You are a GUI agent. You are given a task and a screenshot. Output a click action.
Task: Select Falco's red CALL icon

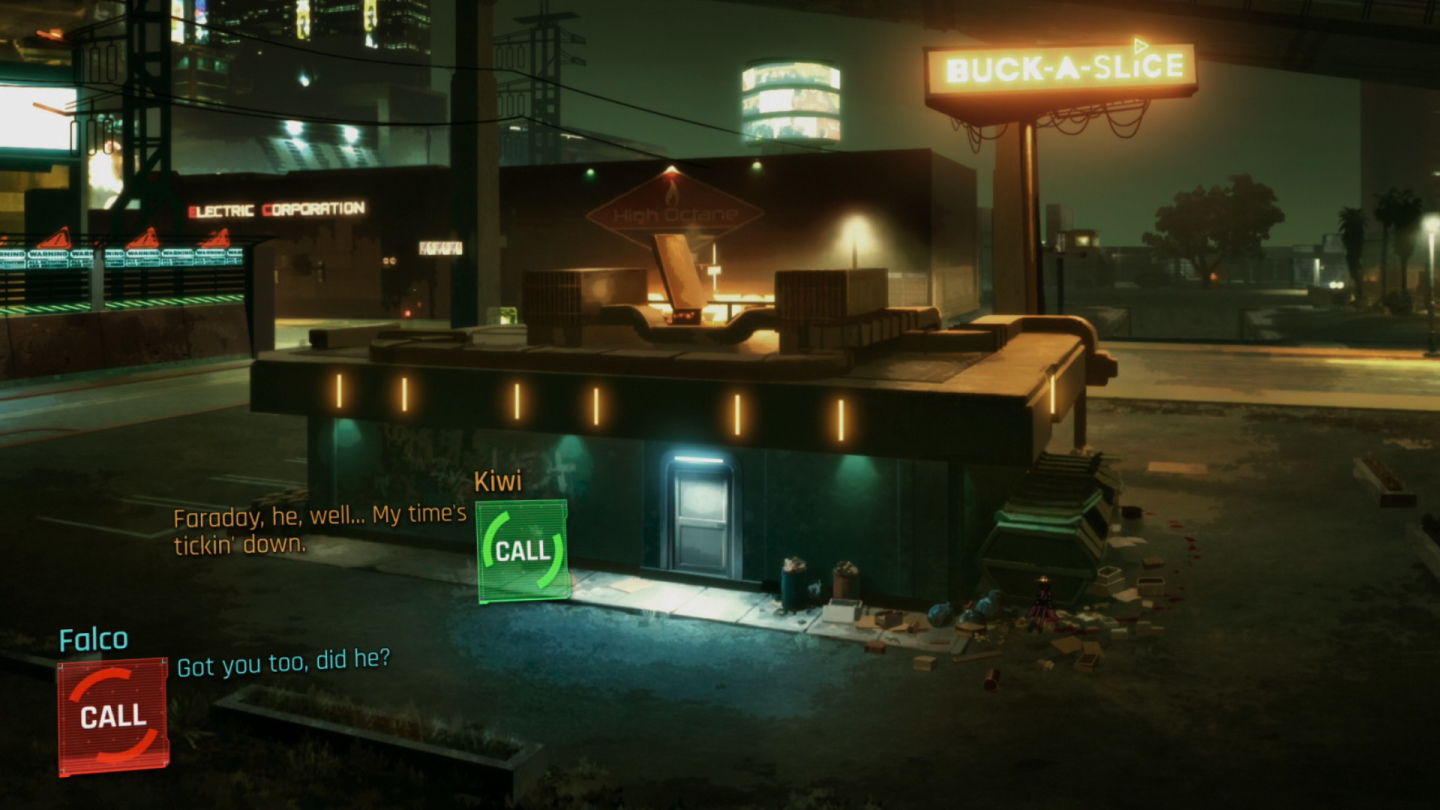pyautogui.click(x=112, y=715)
